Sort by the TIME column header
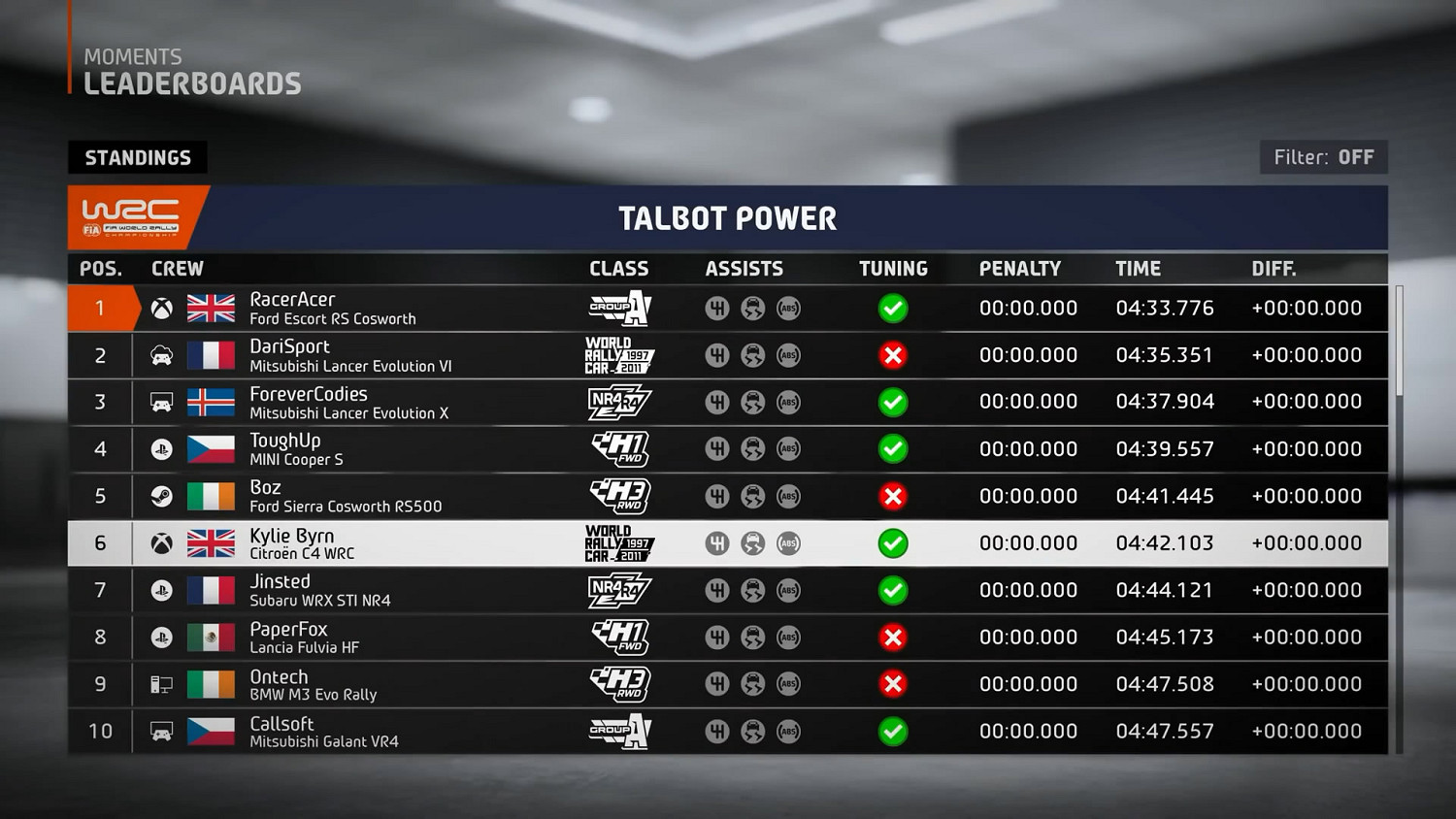 click(1138, 269)
